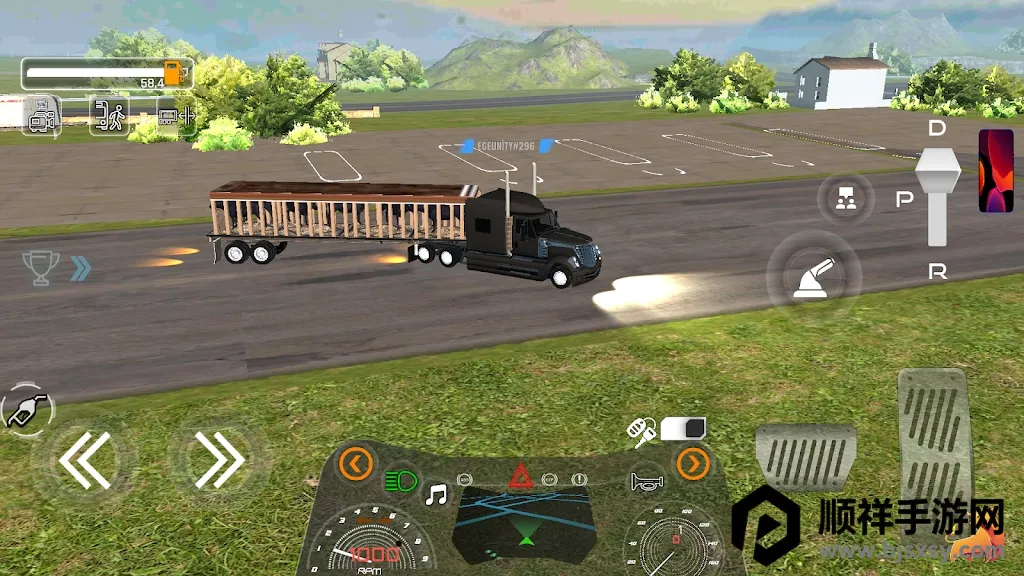Image resolution: width=1024 pixels, height=576 pixels.
Task: Click the orange left arrow on the dashboard
Action: 356,463
